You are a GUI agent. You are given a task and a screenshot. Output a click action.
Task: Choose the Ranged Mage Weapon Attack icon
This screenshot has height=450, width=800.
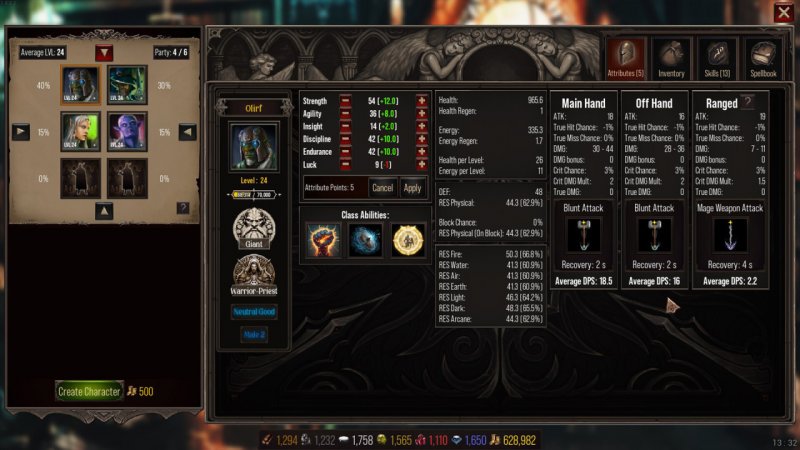tap(729, 236)
